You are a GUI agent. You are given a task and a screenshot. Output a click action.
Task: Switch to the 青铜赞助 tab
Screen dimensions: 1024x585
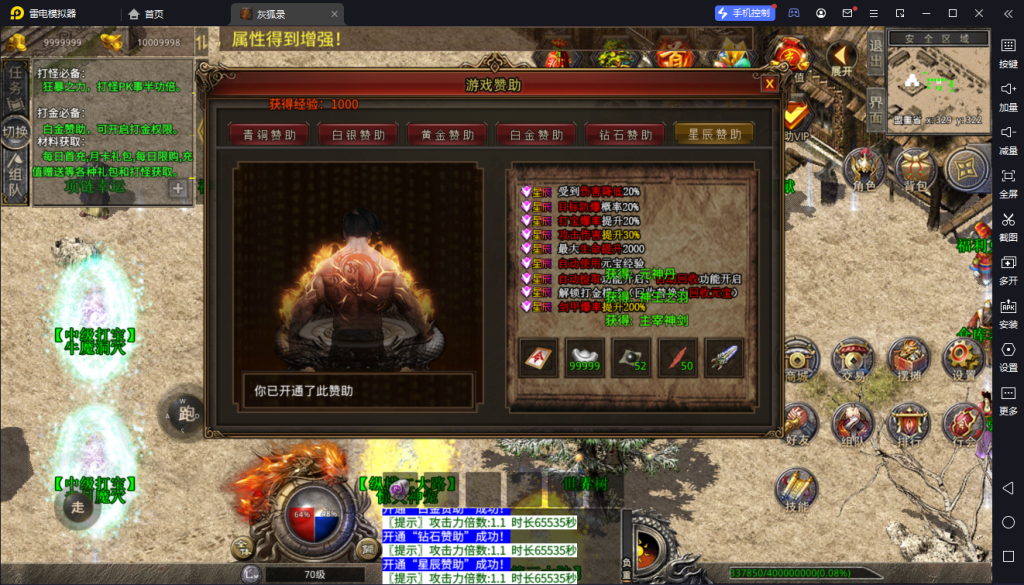[262, 135]
